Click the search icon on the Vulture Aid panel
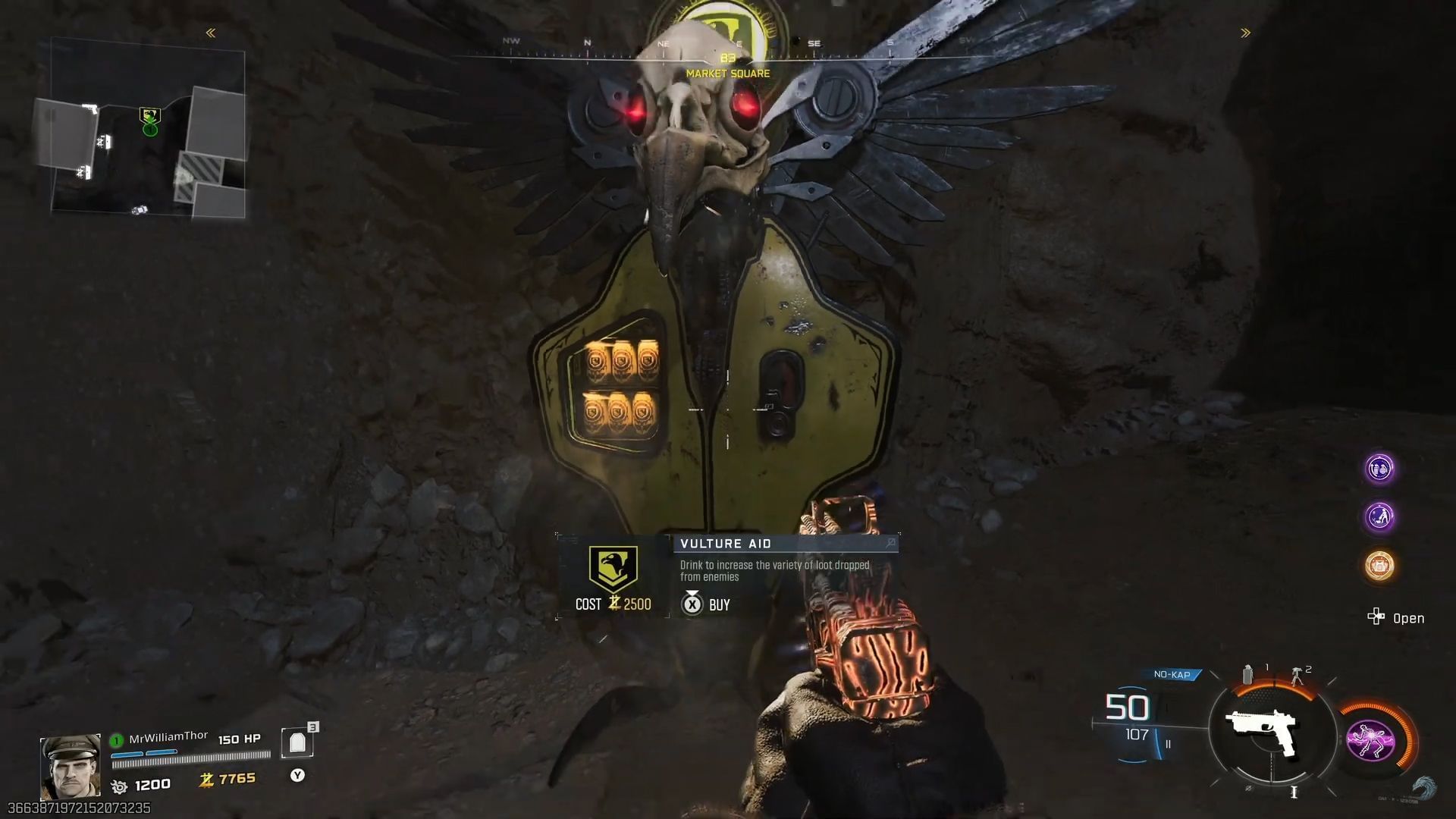 pos(890,543)
